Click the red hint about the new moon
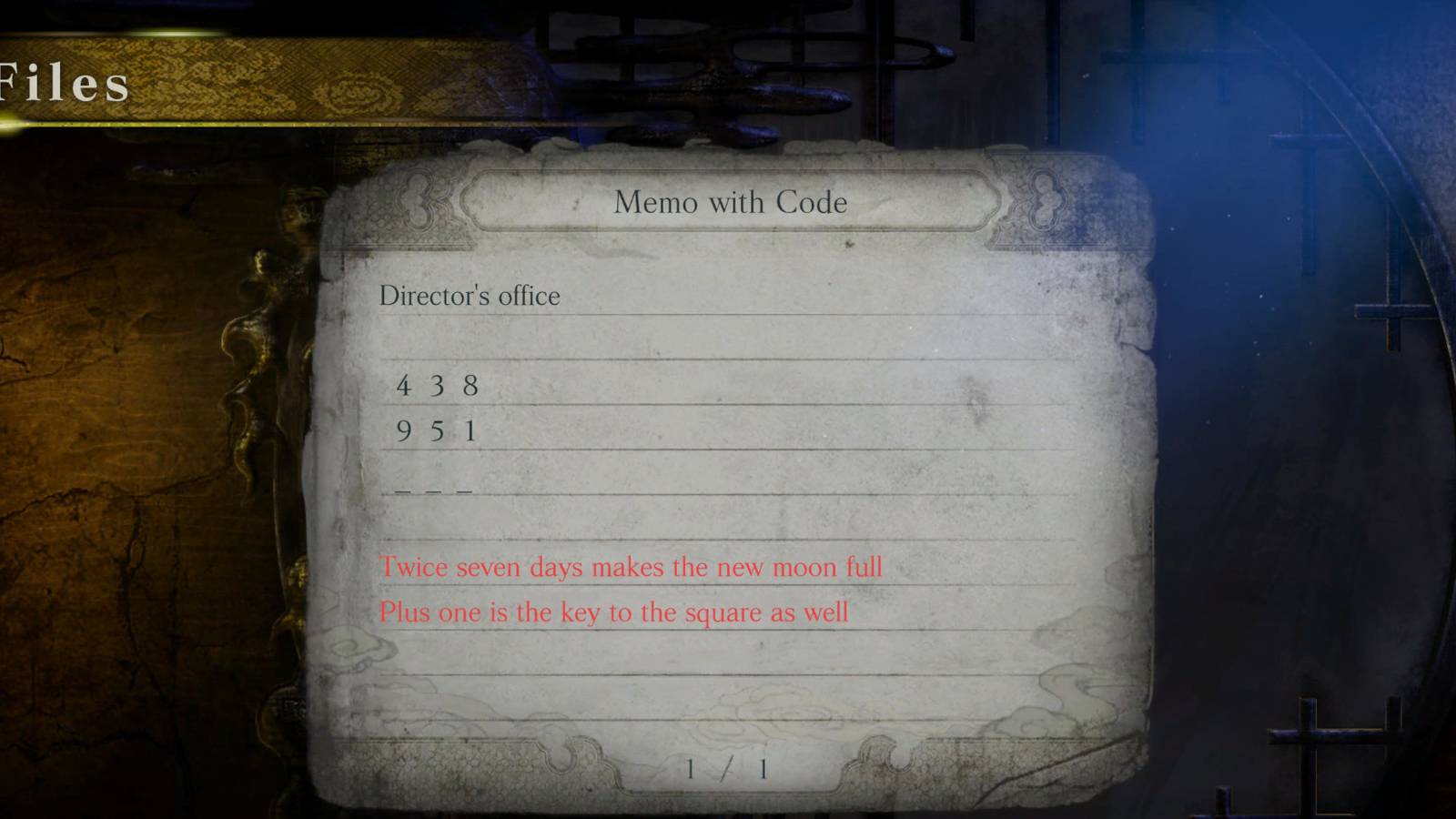 tap(632, 567)
